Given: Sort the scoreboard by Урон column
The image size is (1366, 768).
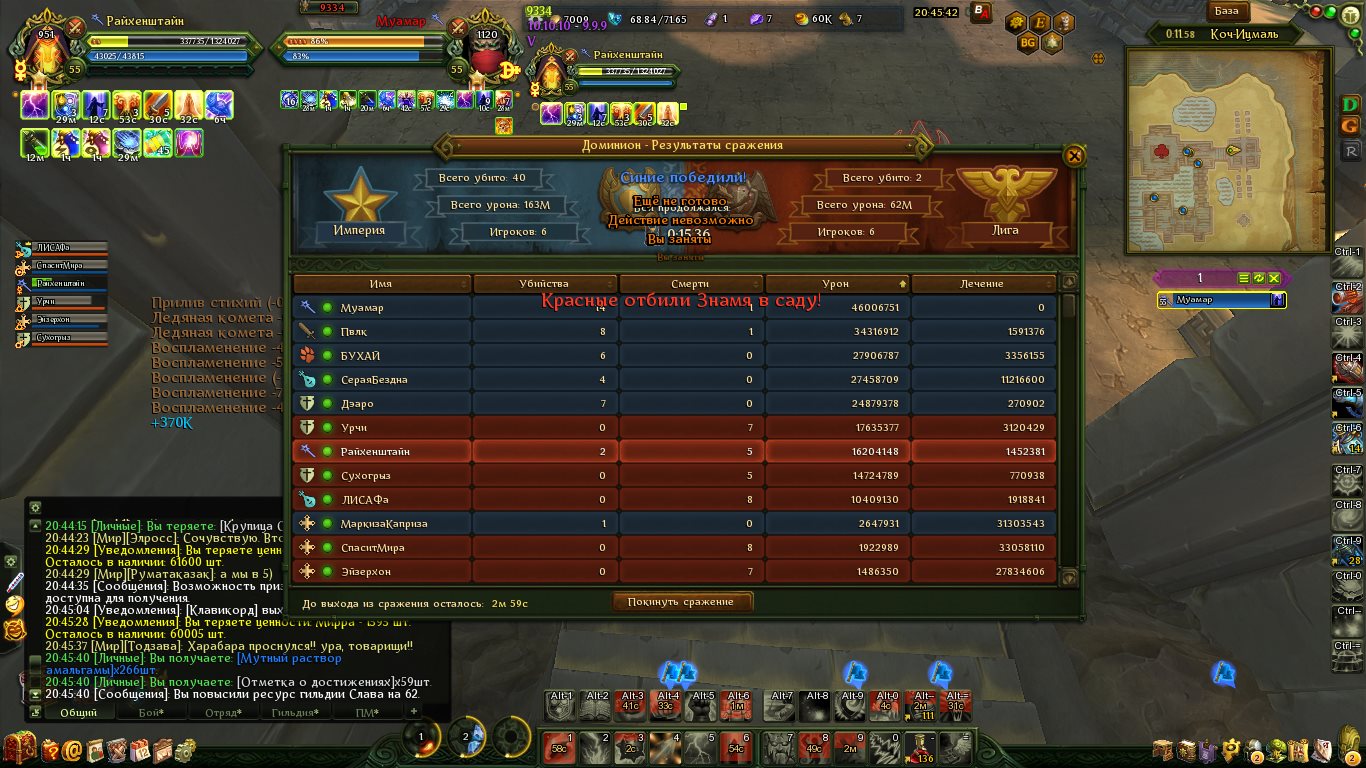Looking at the screenshot, I should 835,284.
